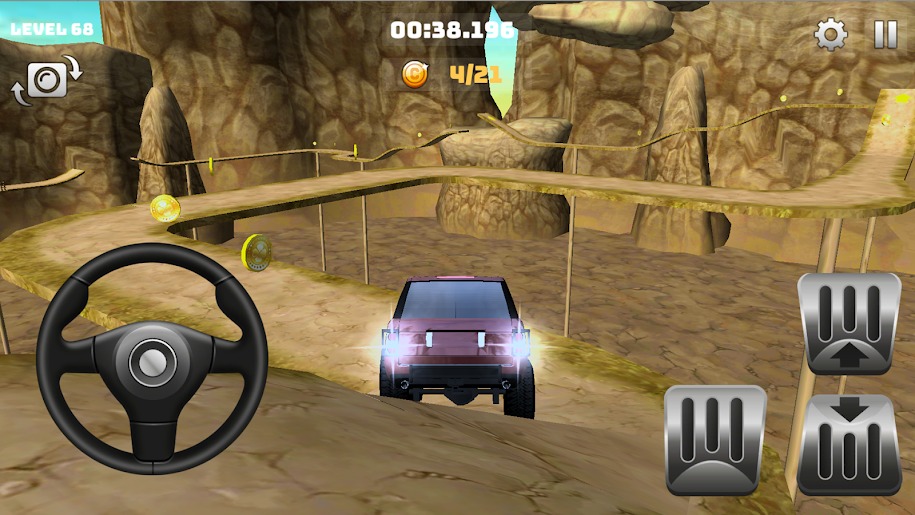
Task: Push the forward accelerator pedal with up arrow
Action: coord(849,323)
